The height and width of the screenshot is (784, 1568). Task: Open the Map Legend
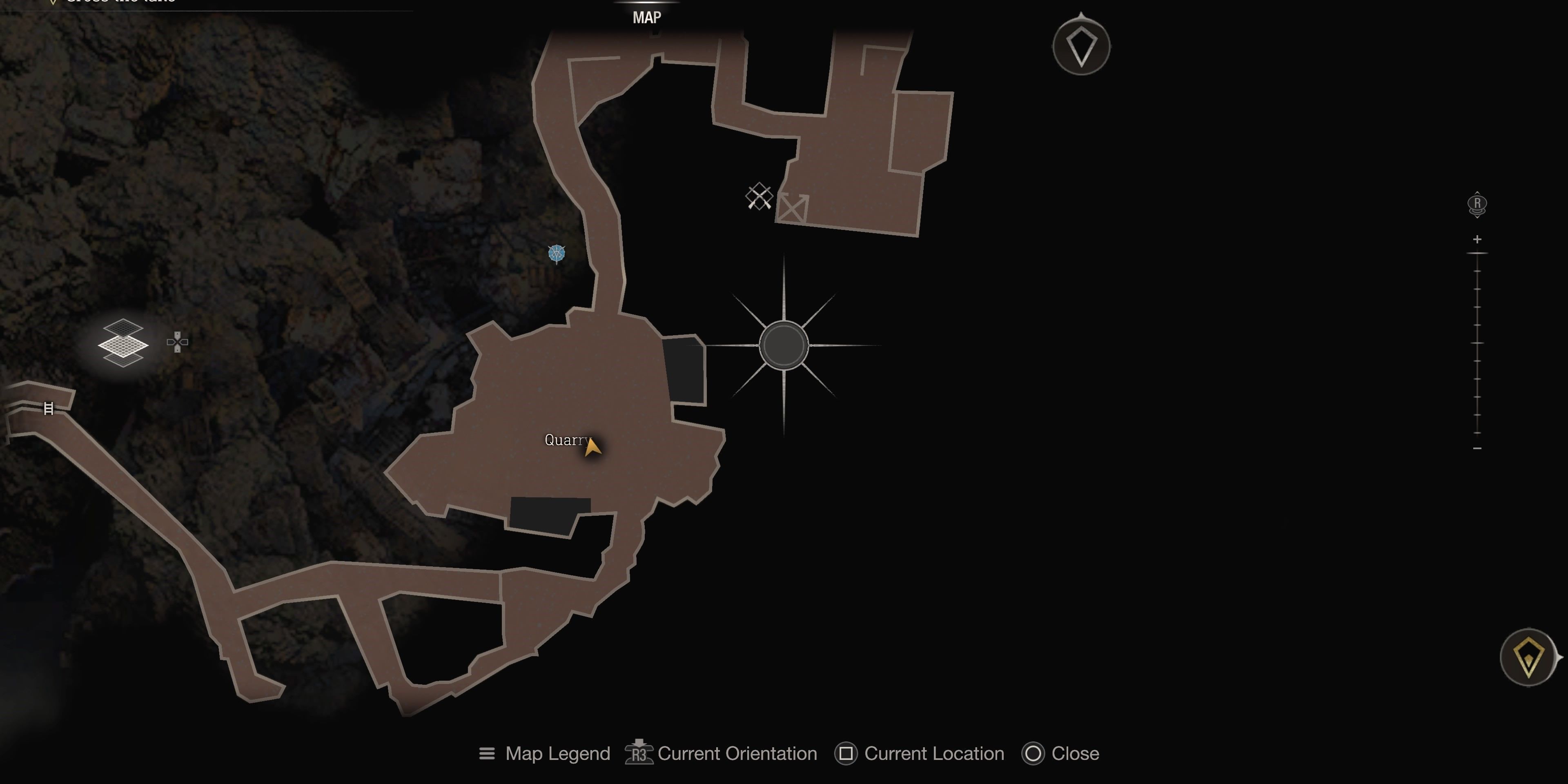pos(545,753)
